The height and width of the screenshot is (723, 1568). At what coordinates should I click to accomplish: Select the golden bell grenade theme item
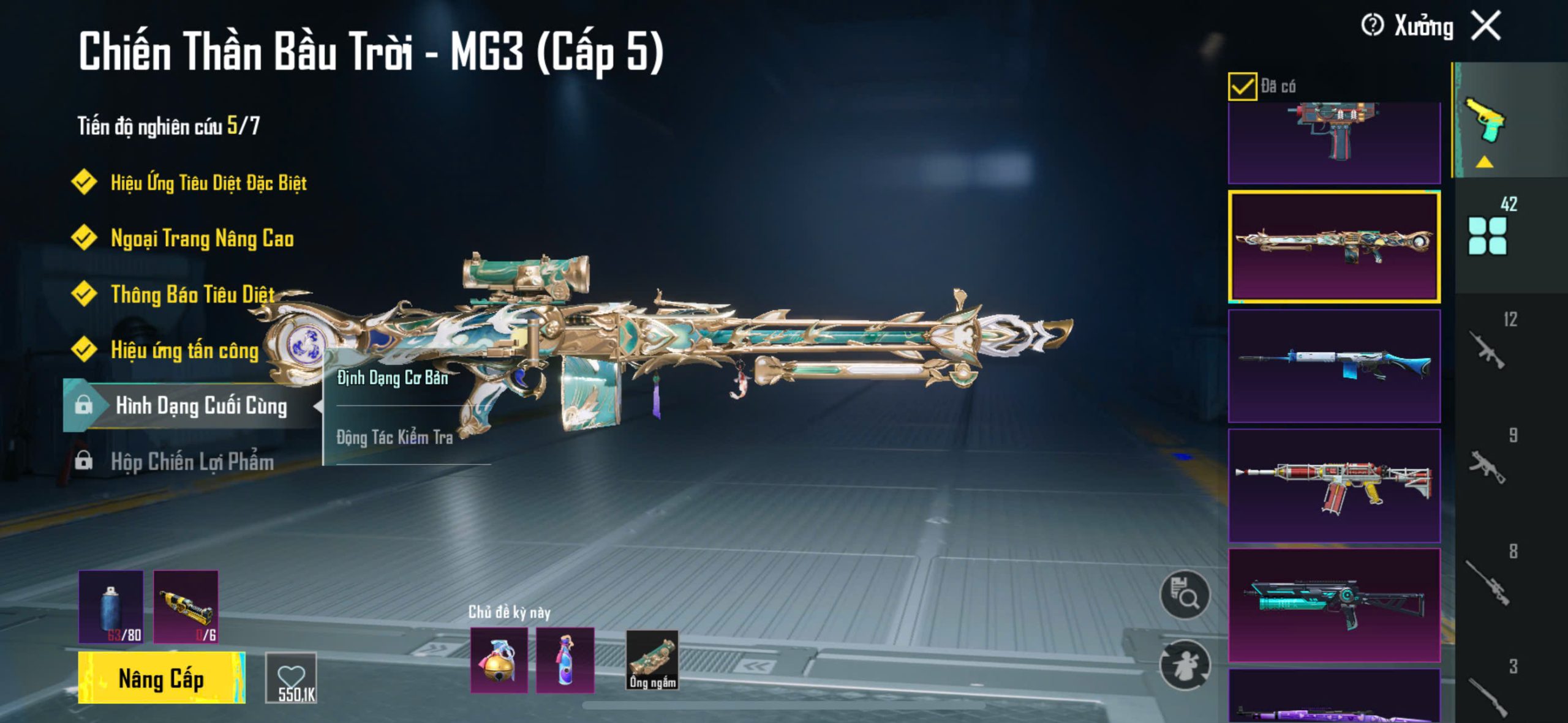[499, 661]
